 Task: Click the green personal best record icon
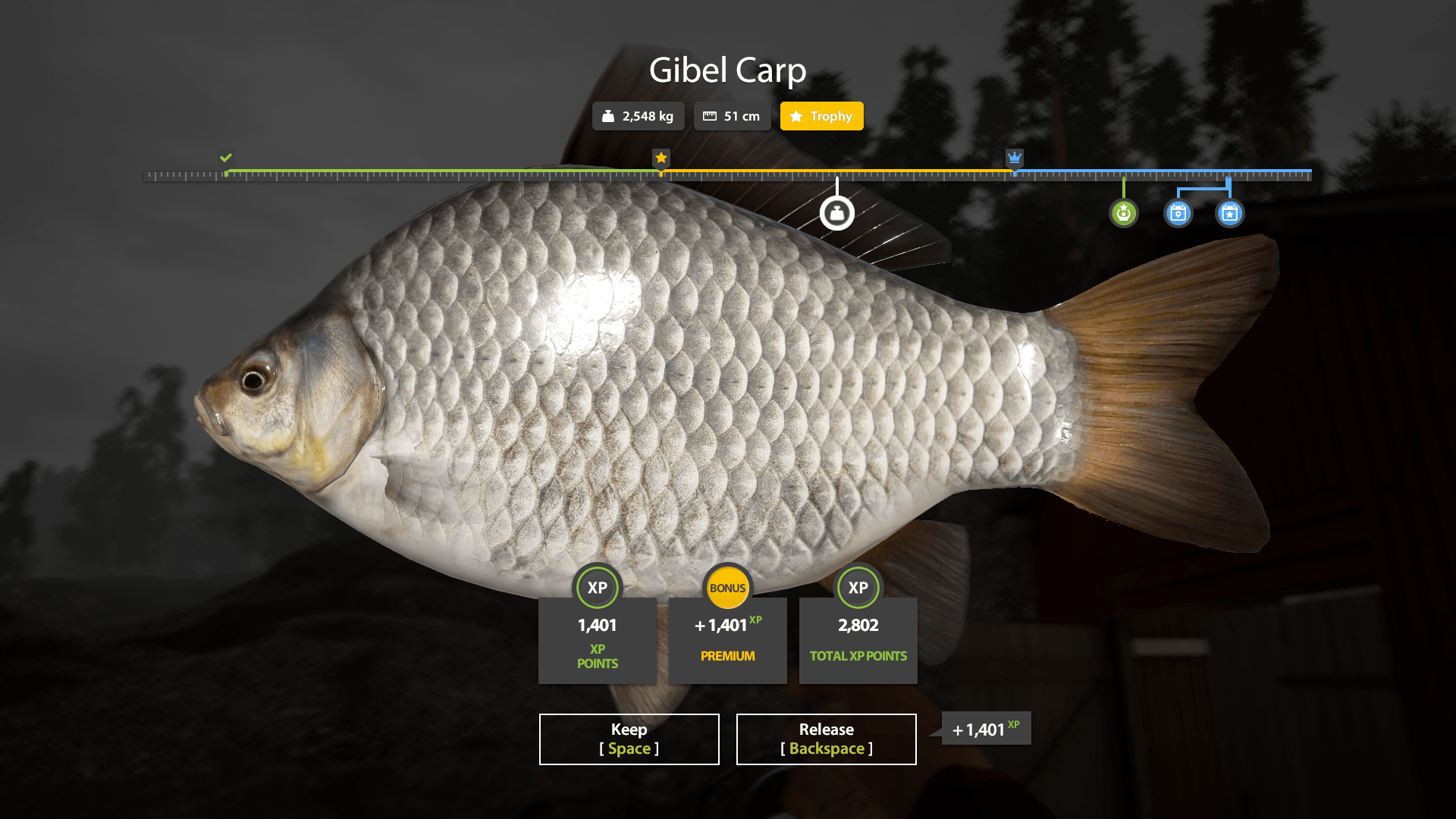pos(1124,213)
